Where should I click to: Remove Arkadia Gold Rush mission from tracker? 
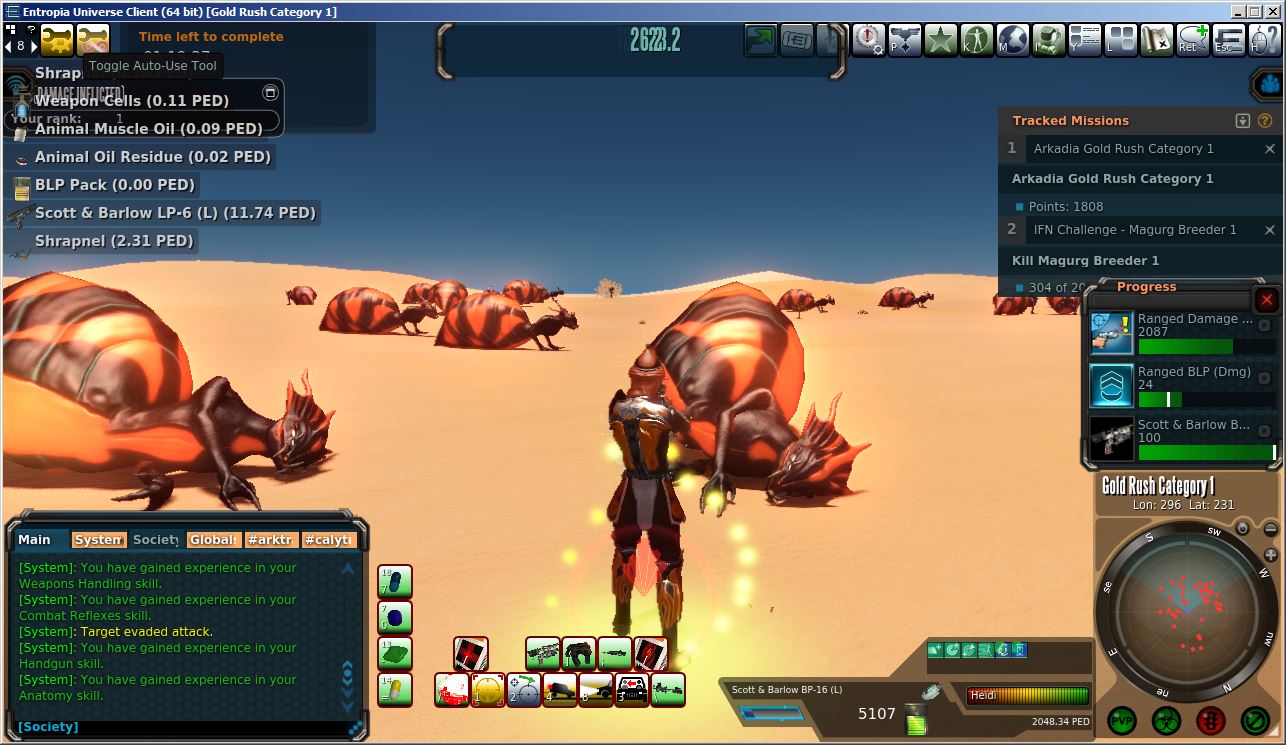[x=1270, y=149]
